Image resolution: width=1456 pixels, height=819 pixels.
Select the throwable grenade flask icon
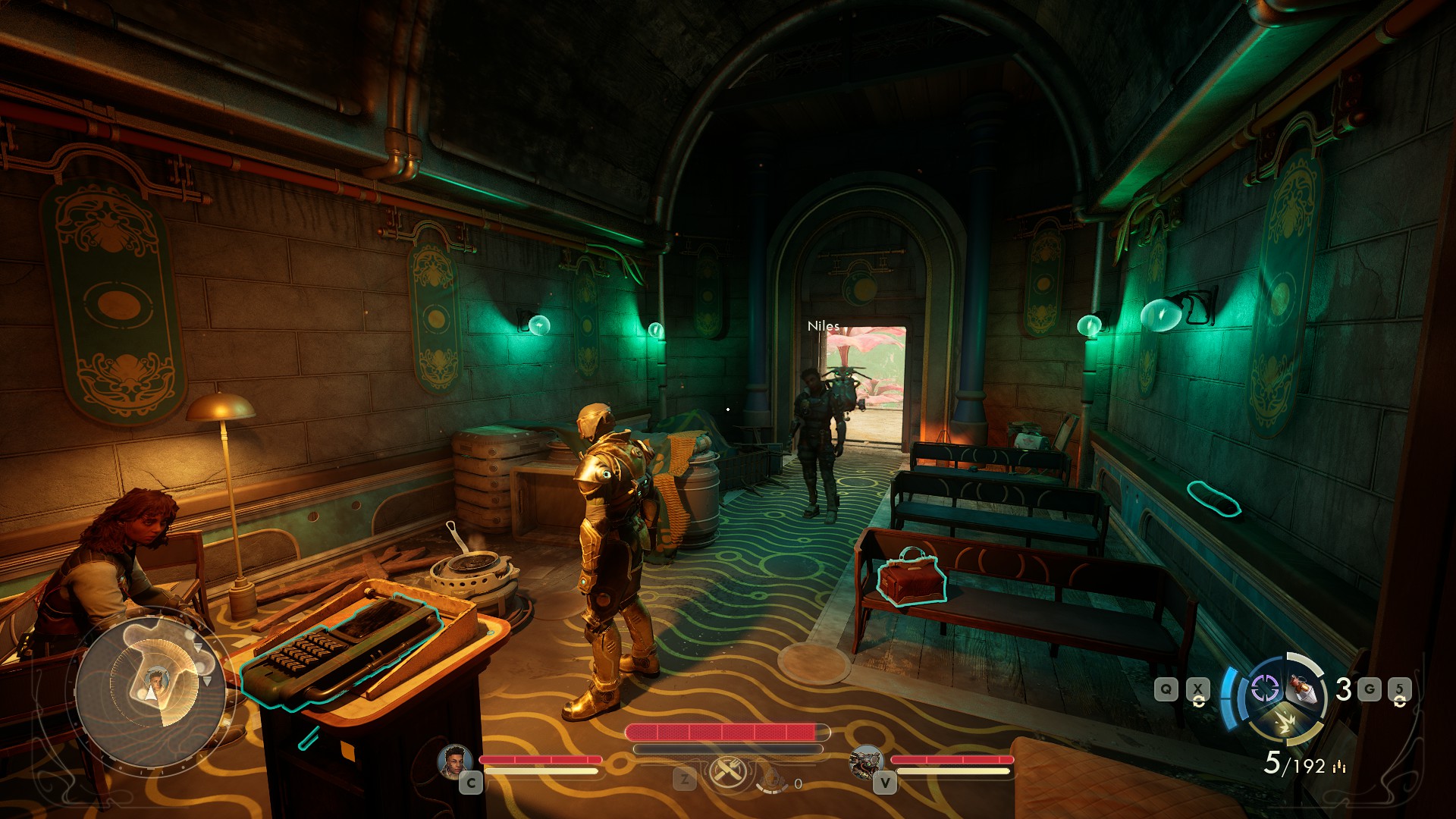coord(1304,689)
